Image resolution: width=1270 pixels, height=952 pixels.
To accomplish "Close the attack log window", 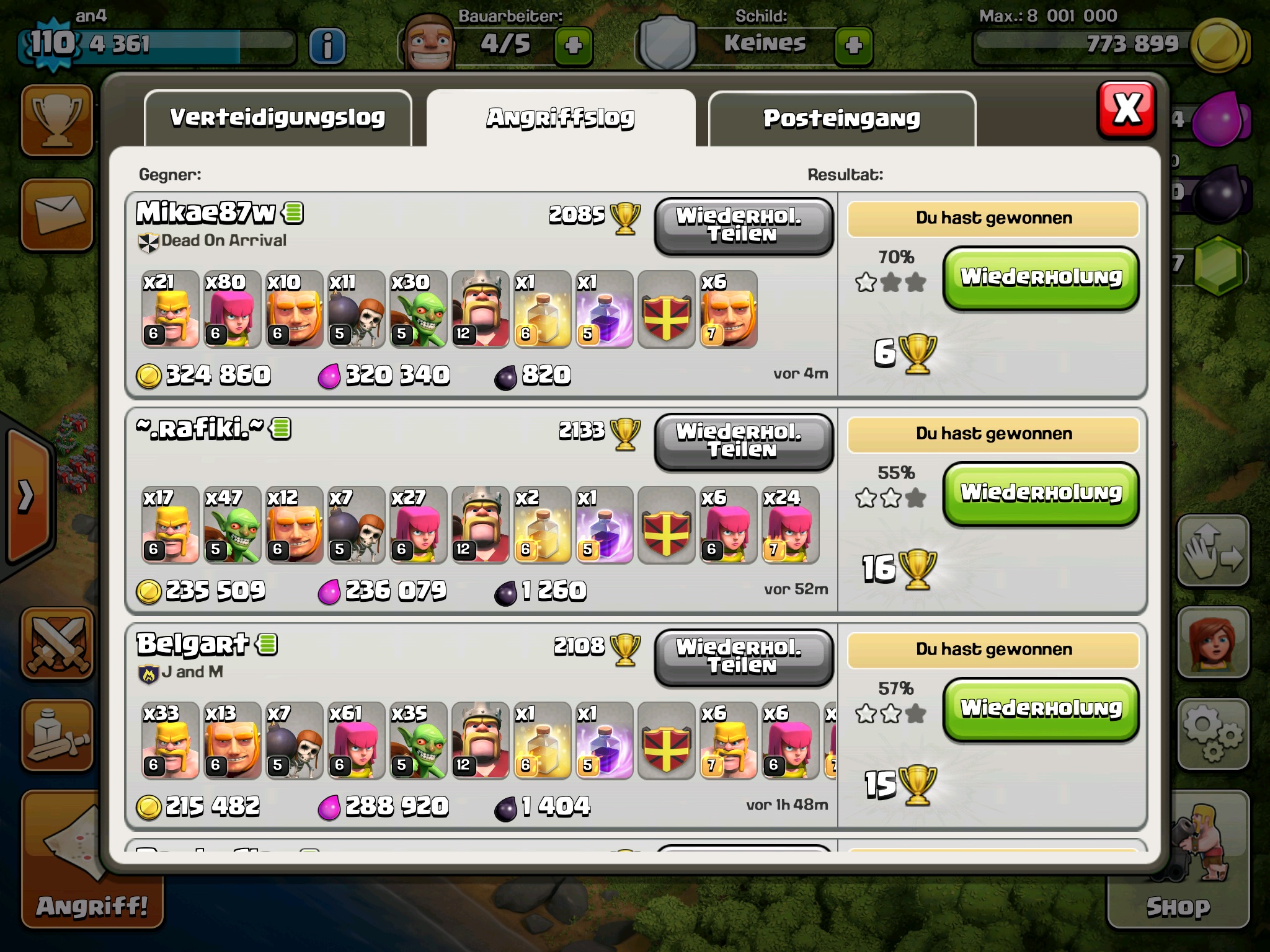I will point(1127,110).
